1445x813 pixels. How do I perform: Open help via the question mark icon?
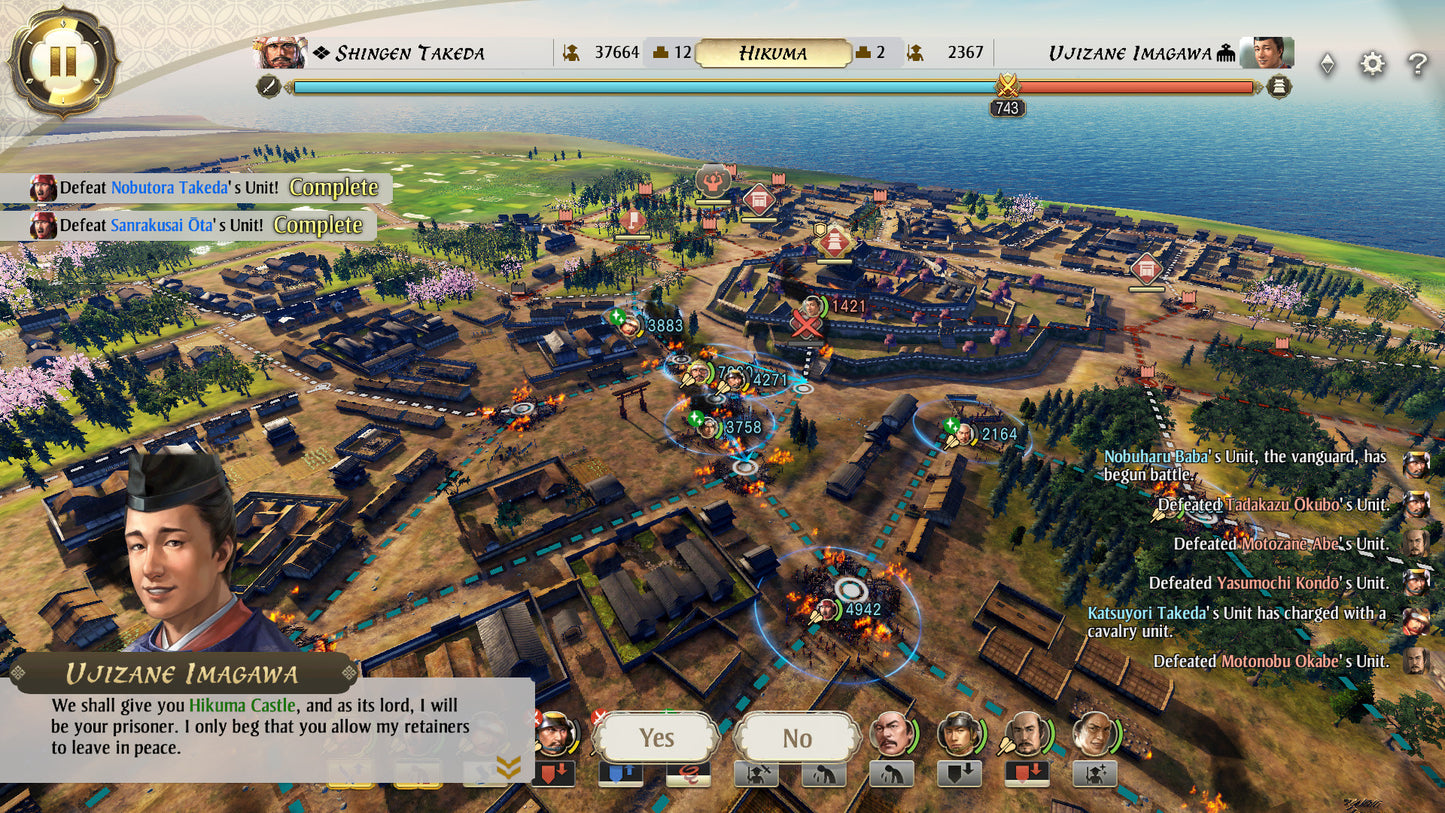[1417, 64]
